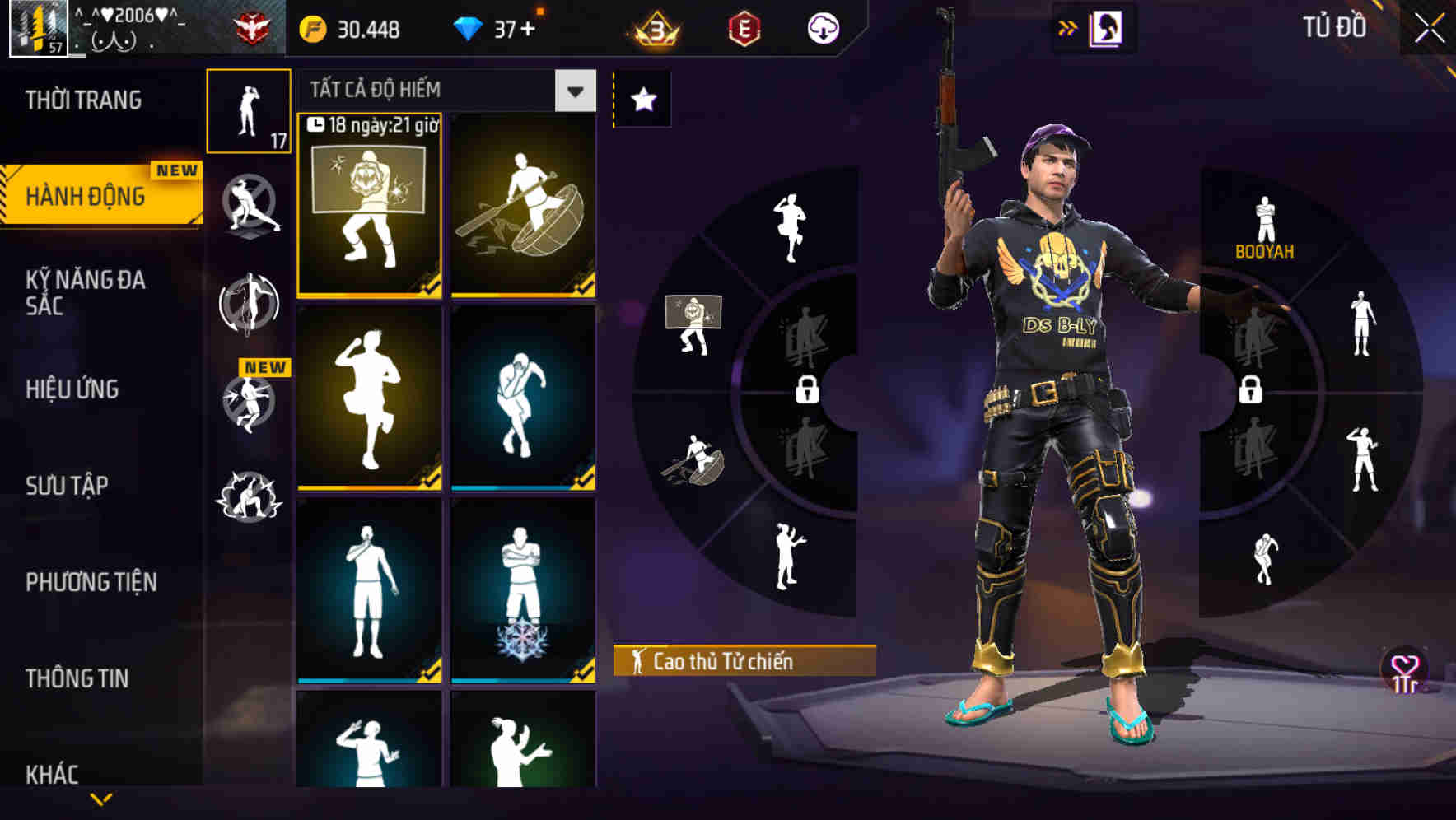Click the dropdown arrow next to the rarity filter
Screen dimensions: 1456x820
575,91
